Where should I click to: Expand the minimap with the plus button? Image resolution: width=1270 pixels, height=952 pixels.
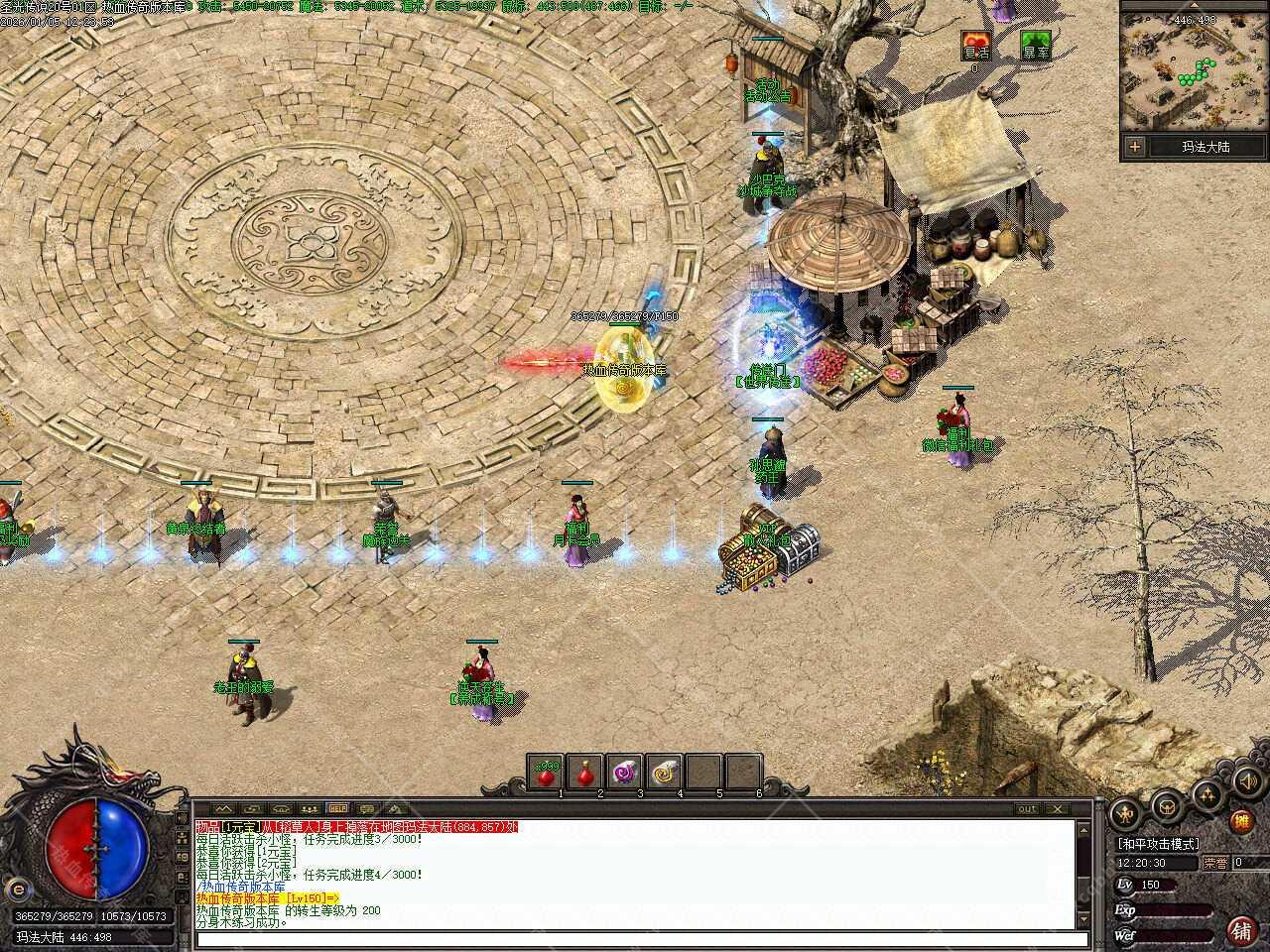[x=1135, y=147]
